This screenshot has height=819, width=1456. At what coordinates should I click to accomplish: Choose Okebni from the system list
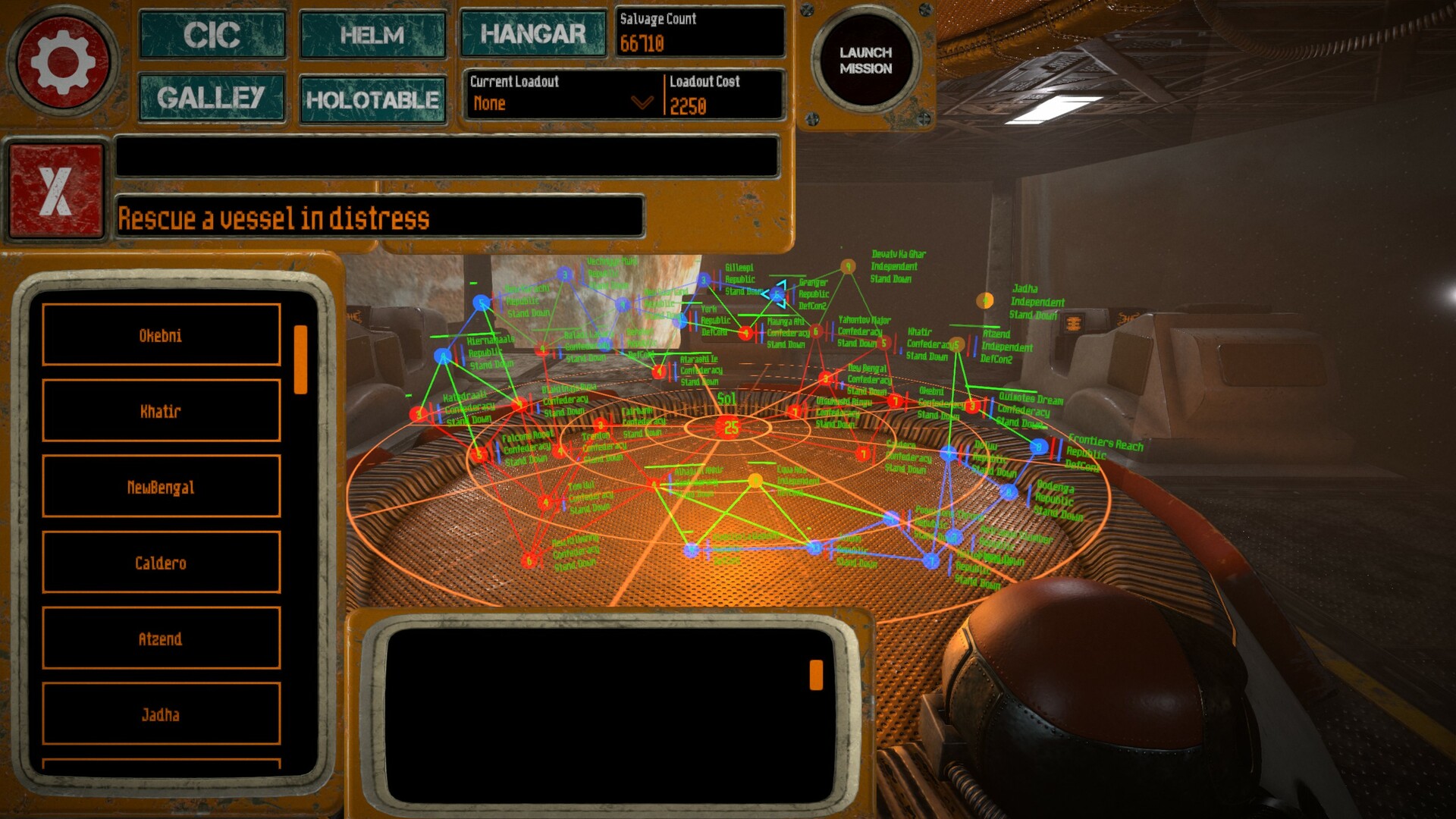(x=161, y=335)
